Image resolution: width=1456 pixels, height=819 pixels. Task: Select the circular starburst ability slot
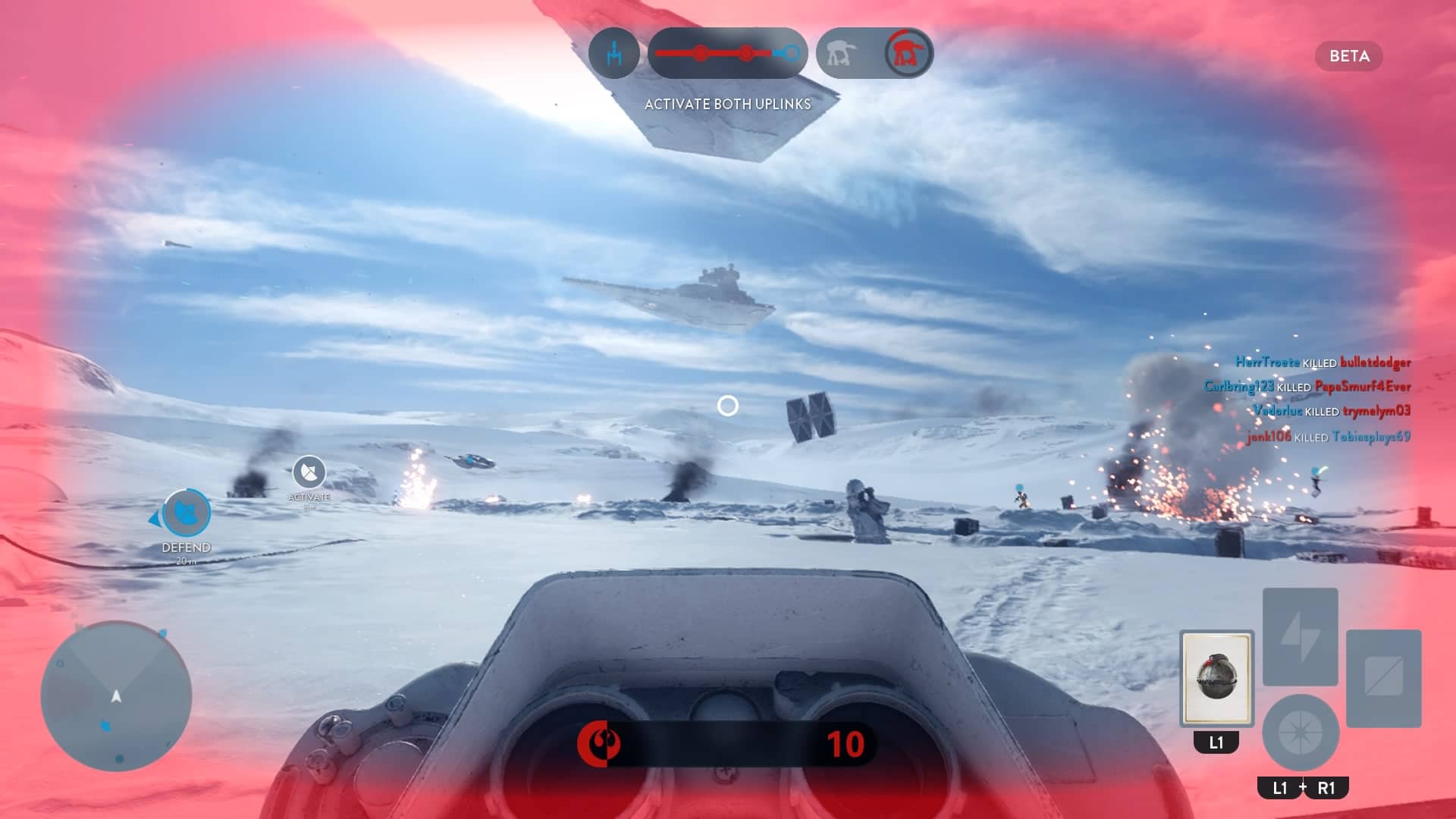pos(1300,733)
